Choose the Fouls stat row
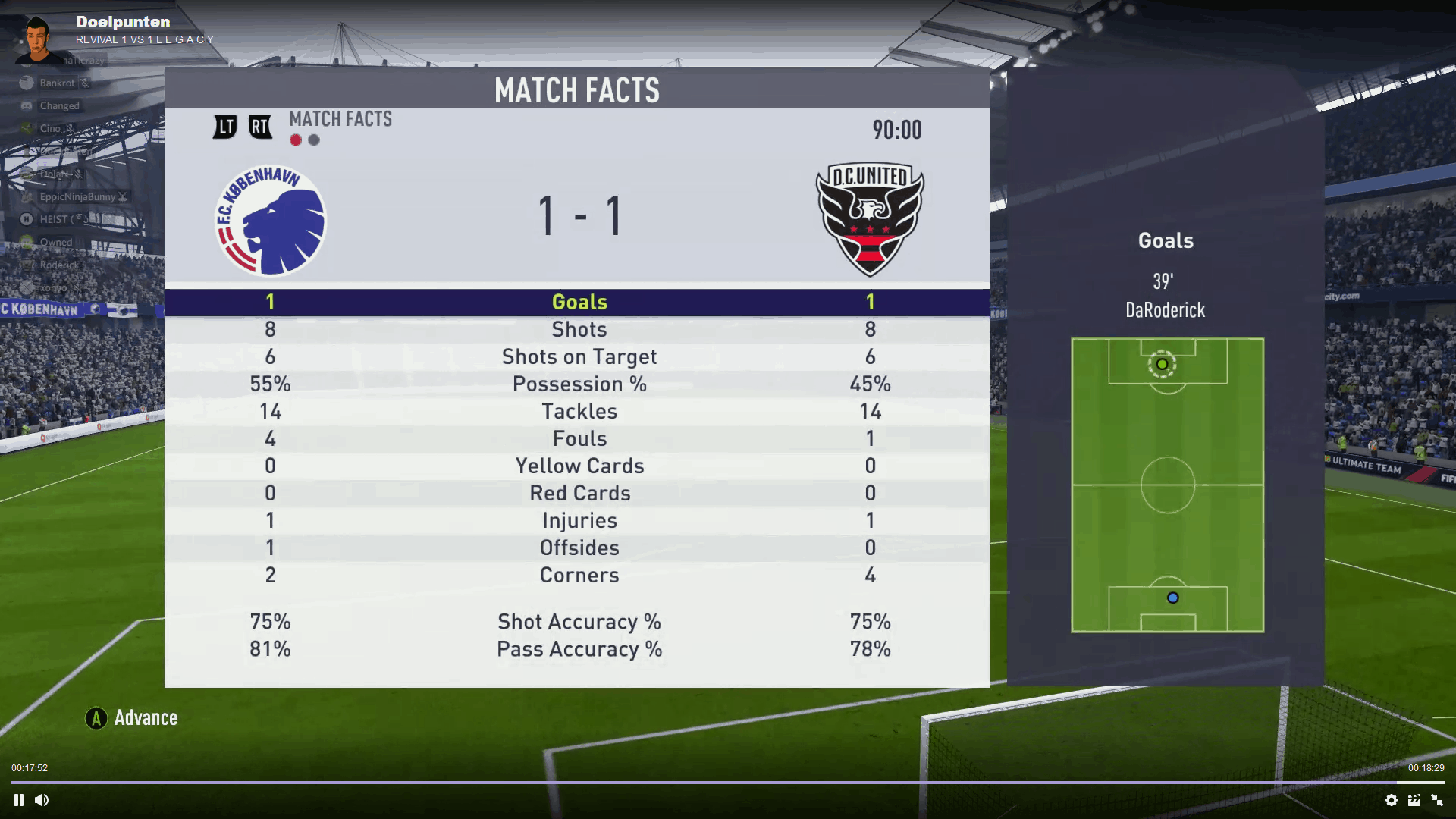Screen dimensions: 1456x819 pyautogui.click(x=578, y=438)
